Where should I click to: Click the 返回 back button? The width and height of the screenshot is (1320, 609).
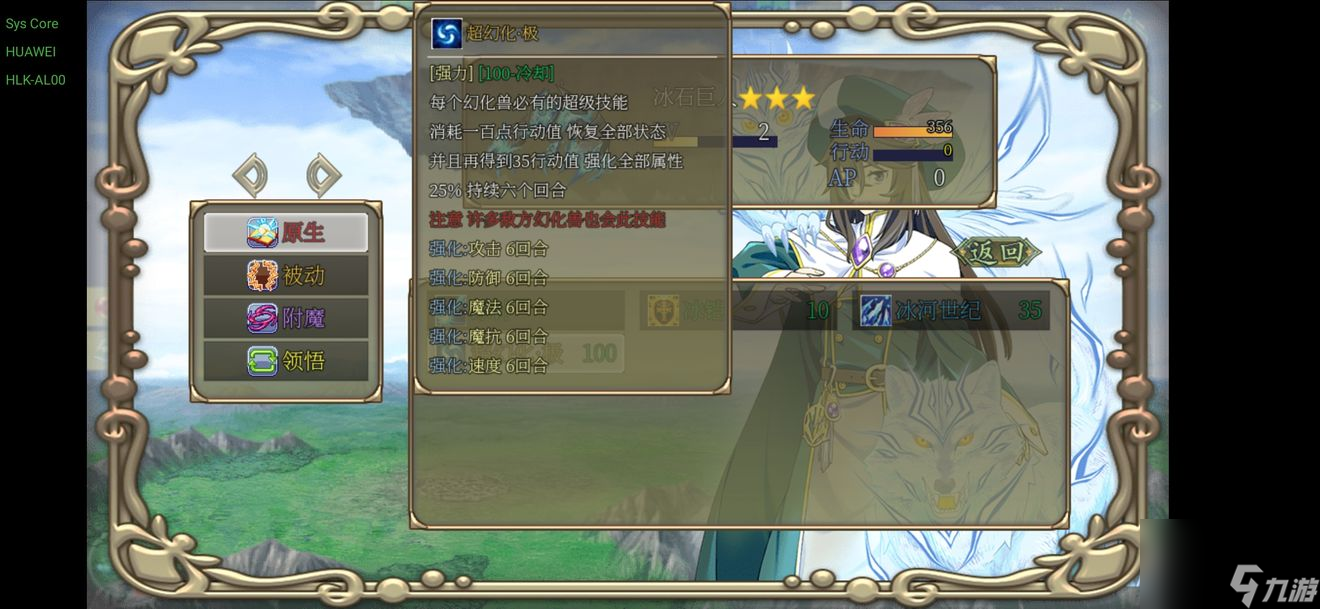coord(996,252)
